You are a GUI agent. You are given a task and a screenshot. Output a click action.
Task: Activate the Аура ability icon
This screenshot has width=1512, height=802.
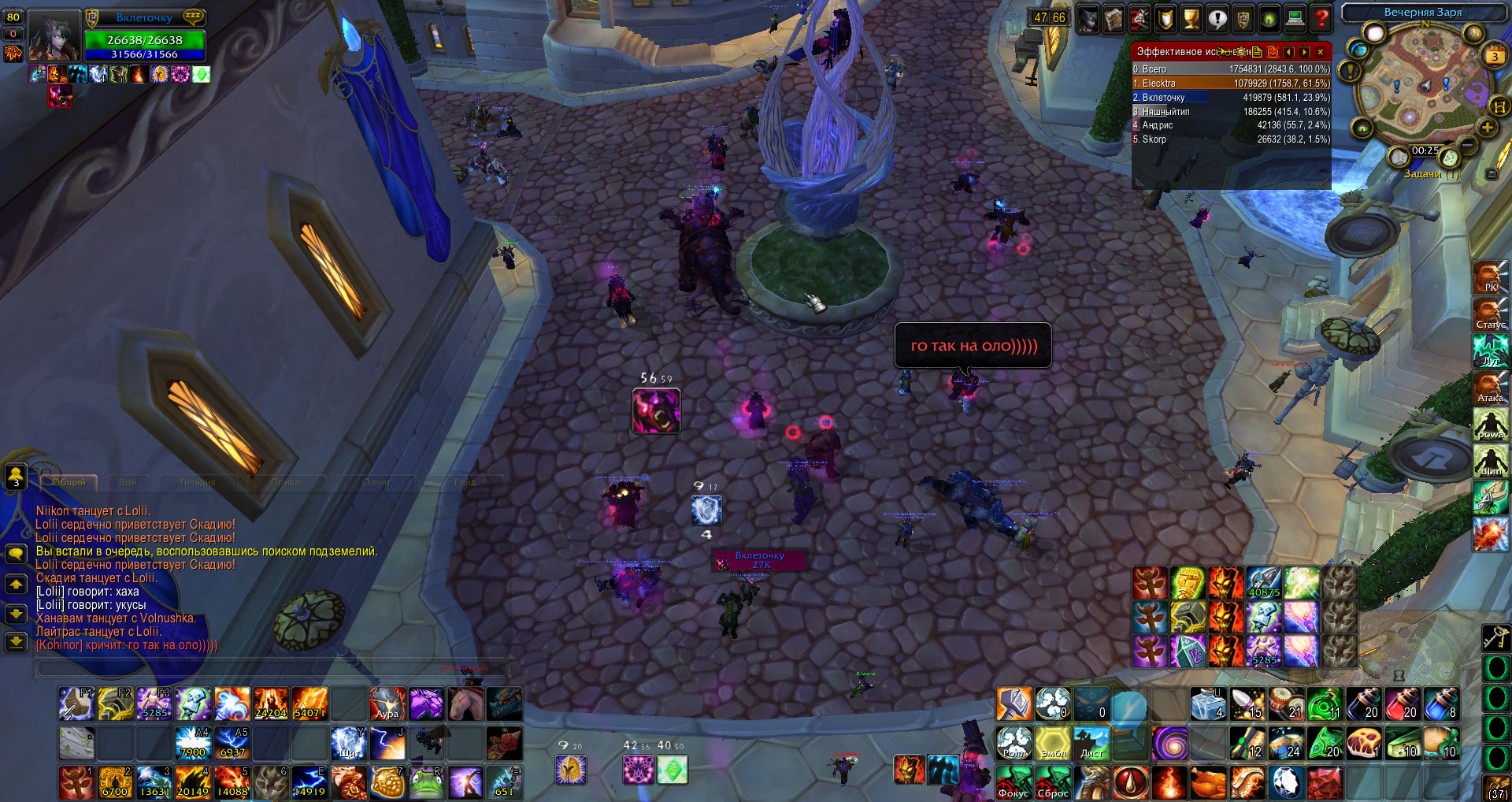pos(387,704)
